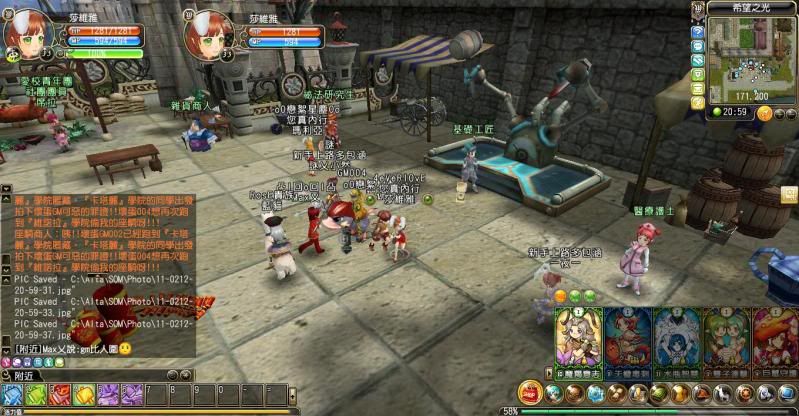The width and height of the screenshot is (799, 416).
Task: Activate the purple skill in hotbar slot 5
Action: coord(107,394)
